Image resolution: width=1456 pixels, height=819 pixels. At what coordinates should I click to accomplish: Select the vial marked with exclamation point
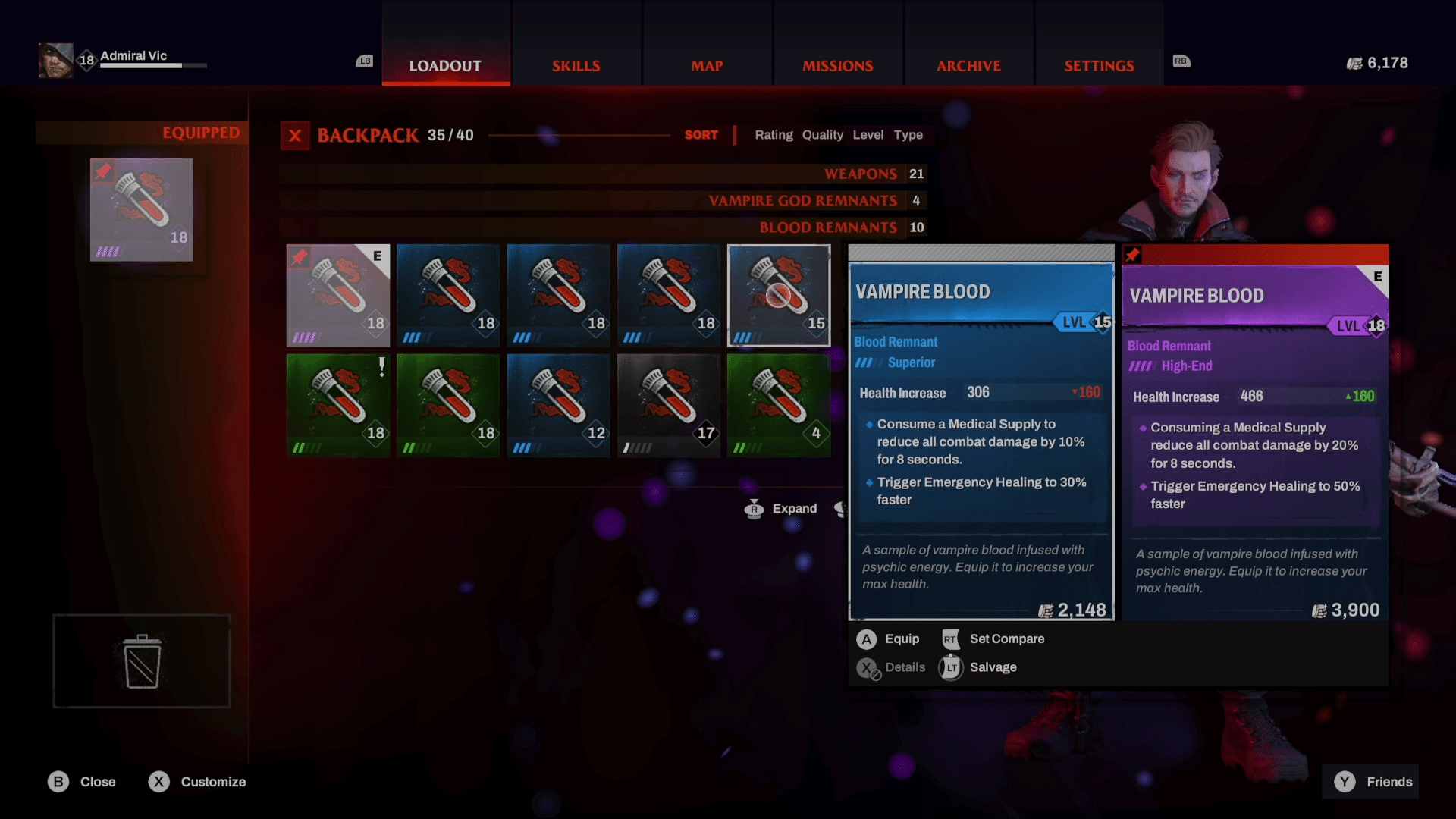pos(337,405)
